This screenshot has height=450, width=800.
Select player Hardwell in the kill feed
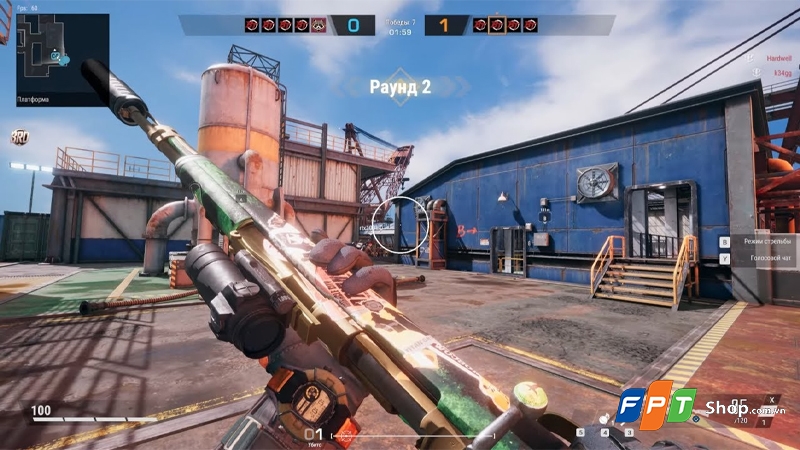779,59
